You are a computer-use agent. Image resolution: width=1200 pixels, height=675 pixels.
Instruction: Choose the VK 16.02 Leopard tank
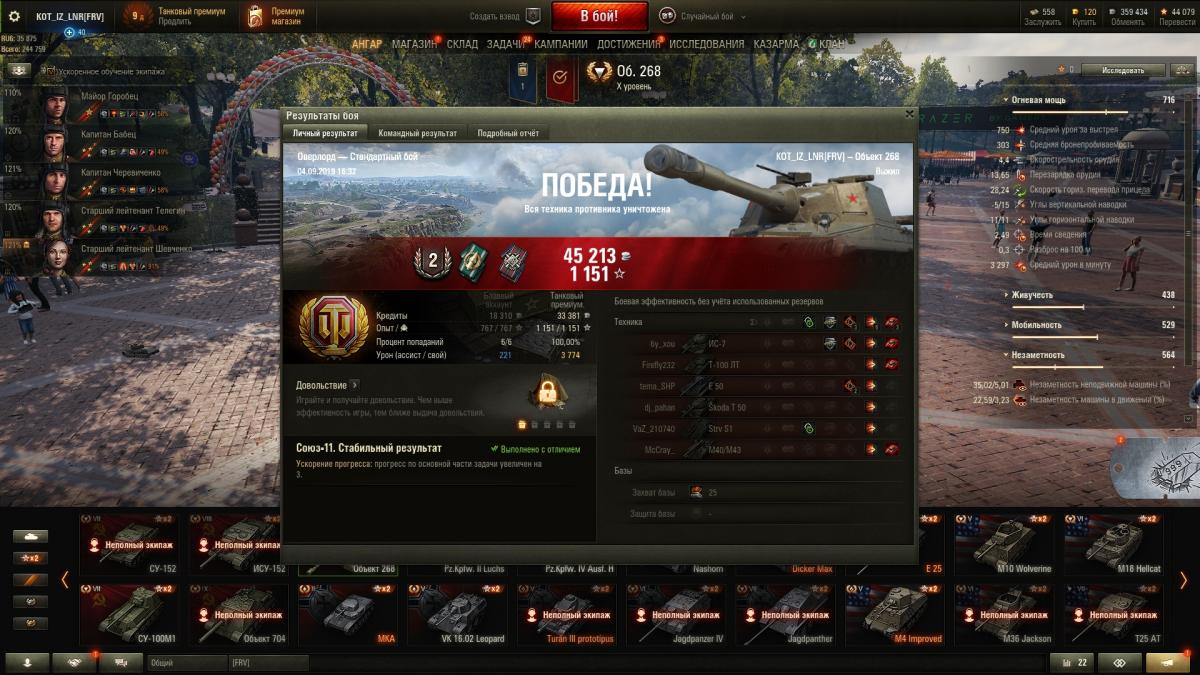coord(456,614)
